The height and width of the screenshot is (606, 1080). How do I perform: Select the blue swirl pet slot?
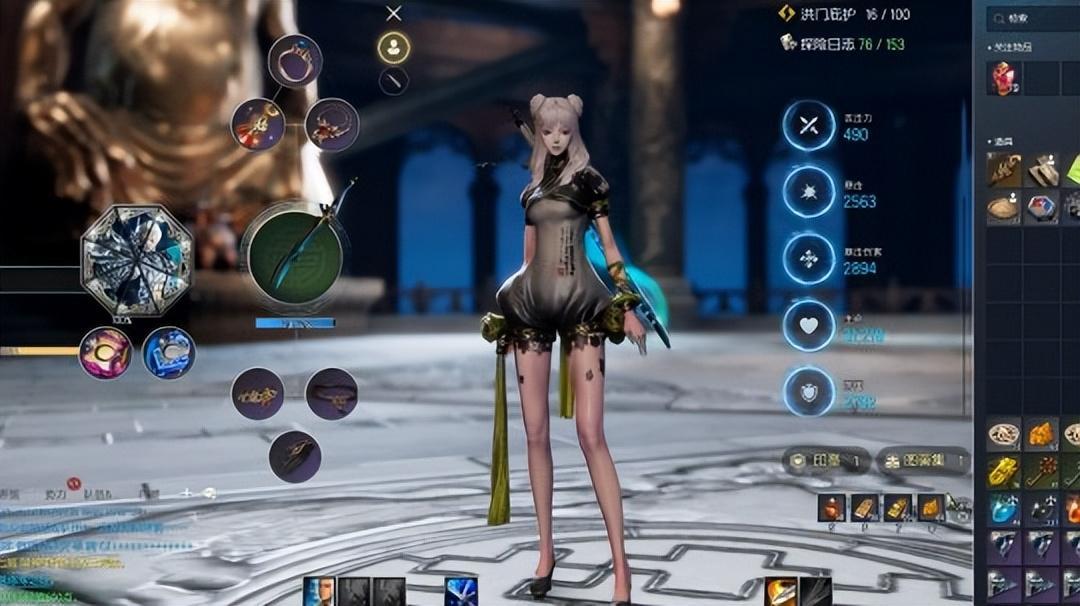(168, 353)
